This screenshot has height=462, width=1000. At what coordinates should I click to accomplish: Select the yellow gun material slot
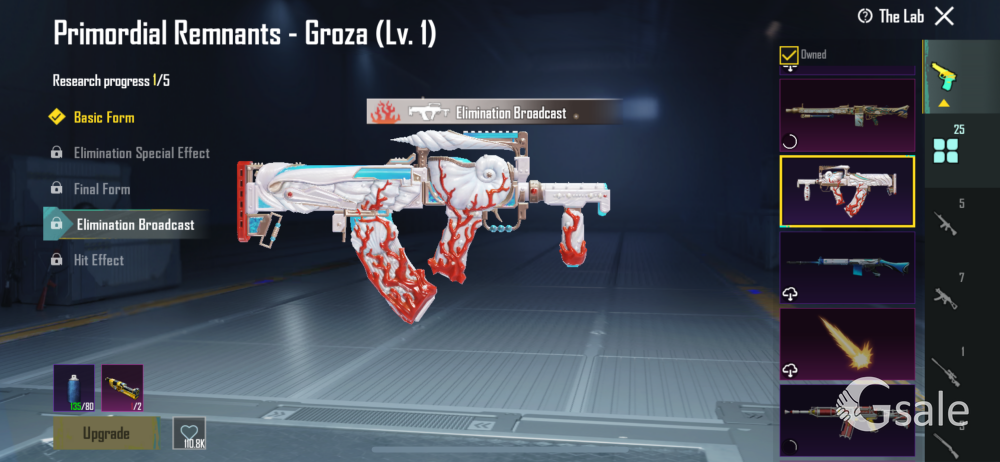pyautogui.click(x=122, y=388)
